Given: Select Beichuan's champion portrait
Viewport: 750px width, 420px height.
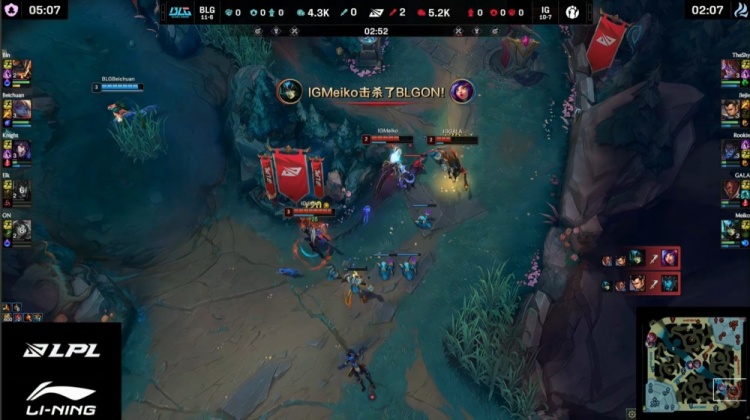Looking at the screenshot, I should pos(21,110).
